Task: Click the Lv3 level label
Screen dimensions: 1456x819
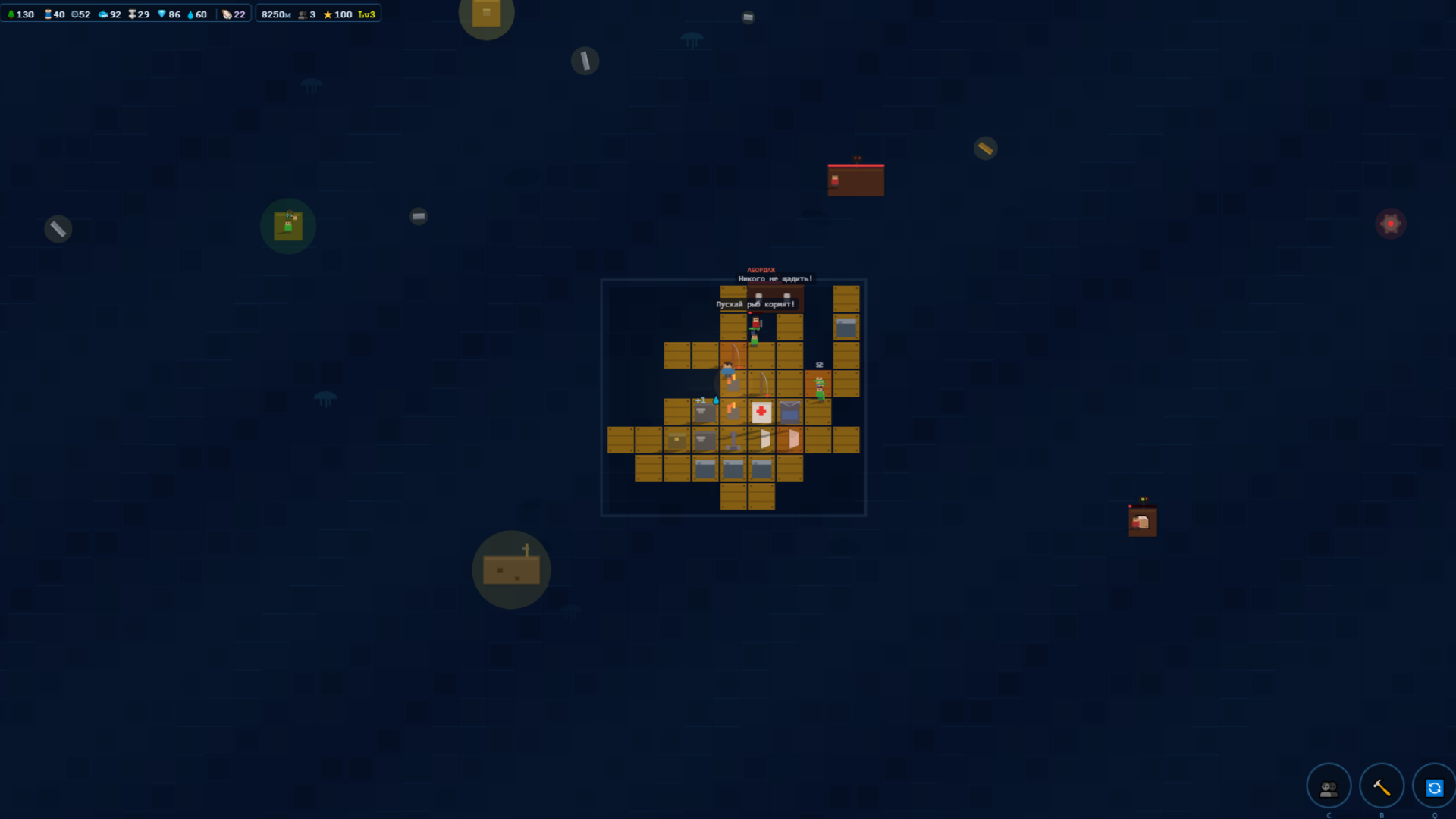Action: click(367, 13)
